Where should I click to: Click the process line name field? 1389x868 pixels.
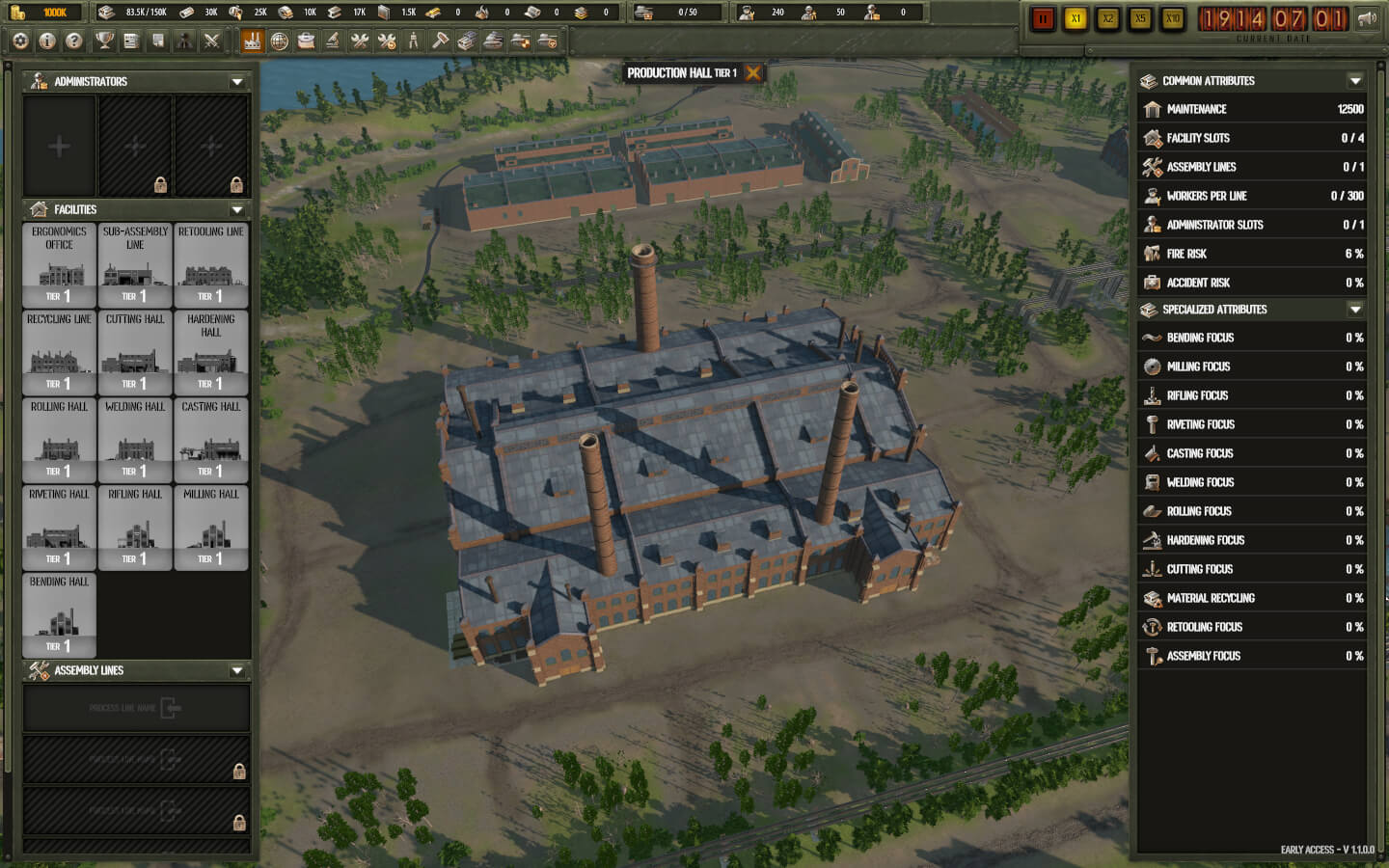point(136,708)
